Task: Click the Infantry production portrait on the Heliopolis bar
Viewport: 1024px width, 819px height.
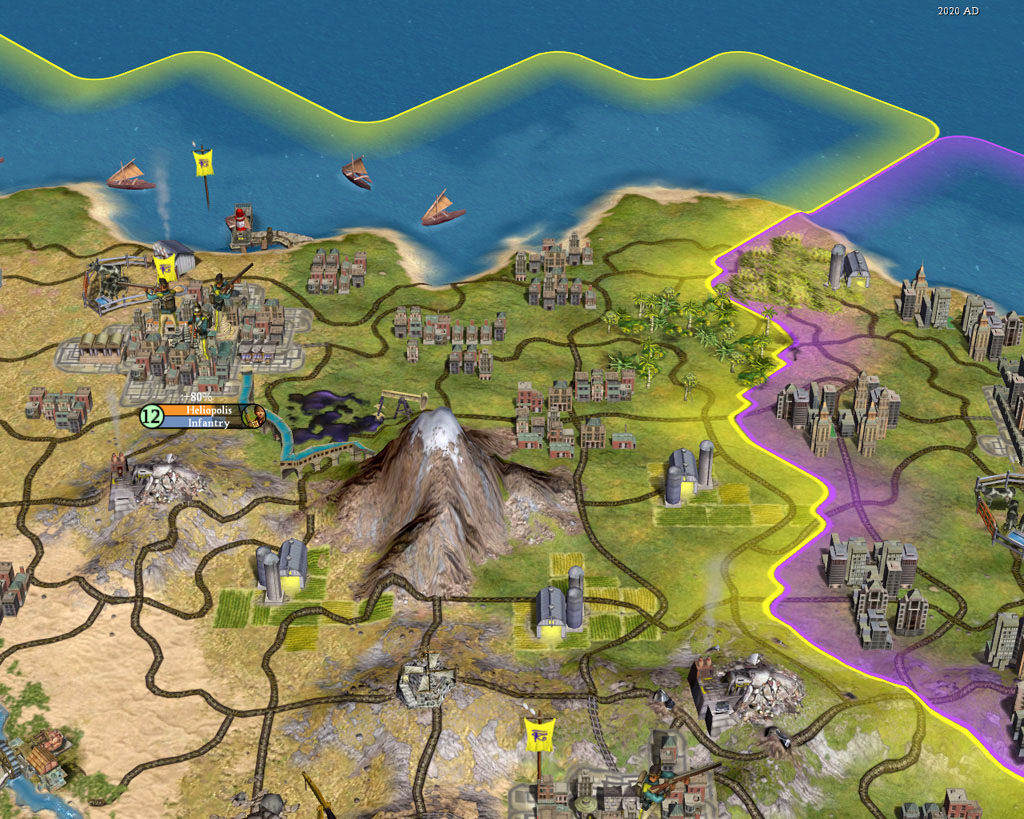Action: click(x=257, y=417)
